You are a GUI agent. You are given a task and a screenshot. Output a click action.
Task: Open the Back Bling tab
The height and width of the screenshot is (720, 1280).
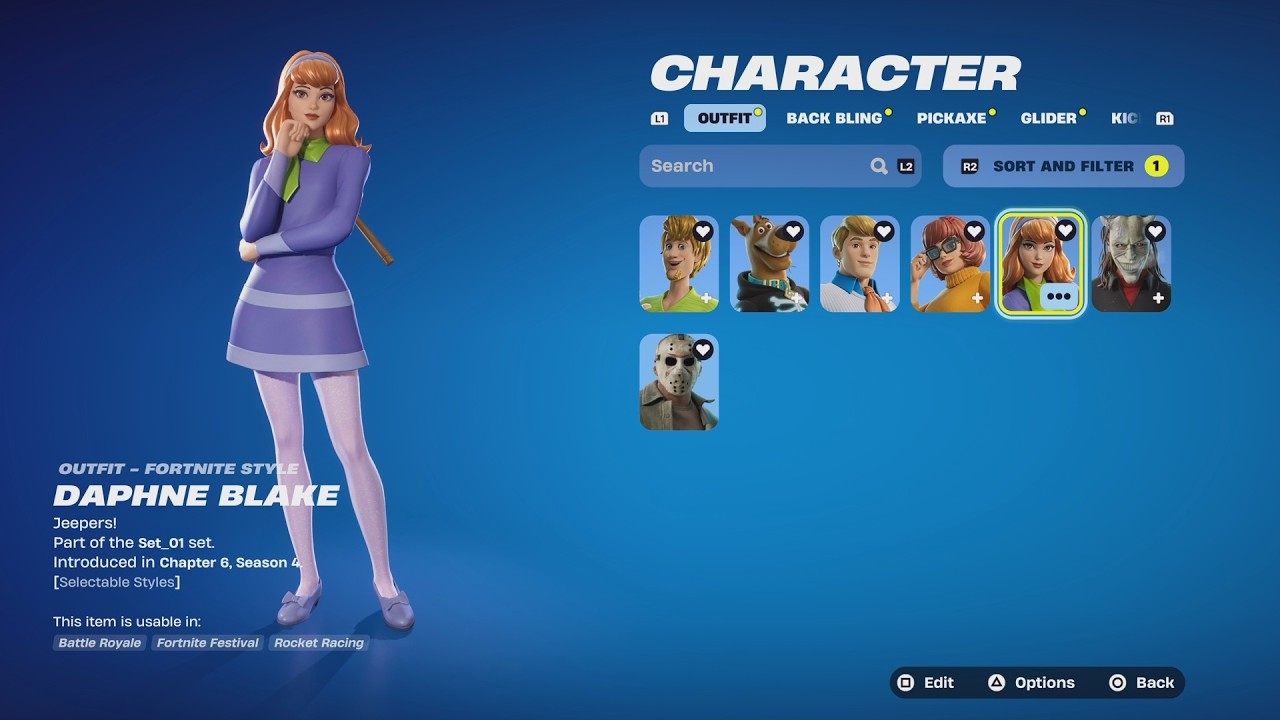click(834, 118)
